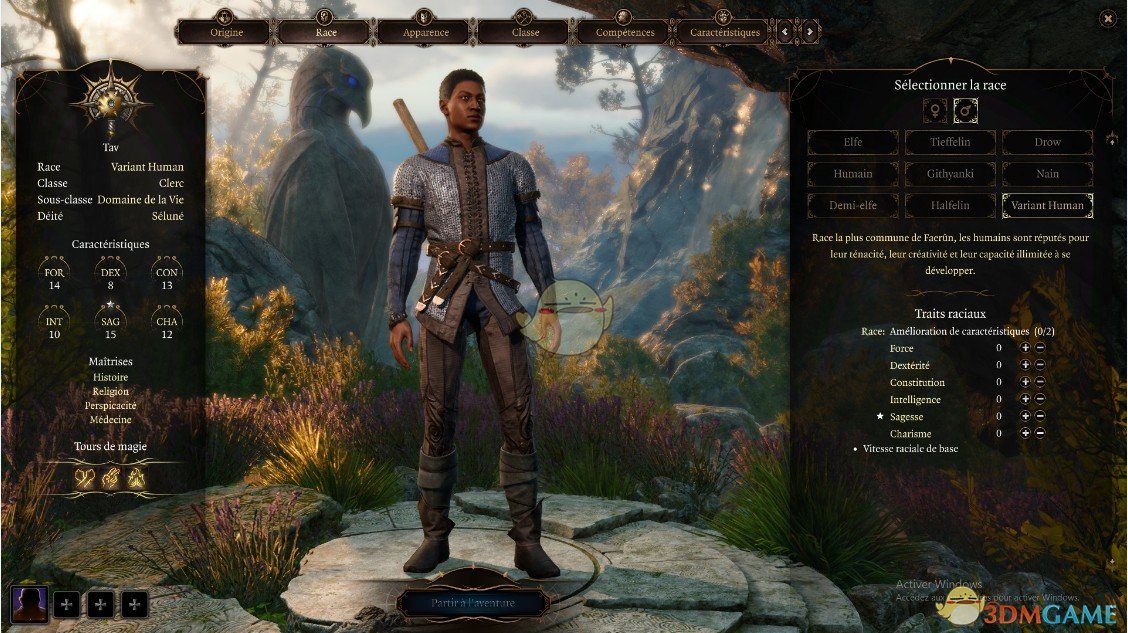
Task: Close the character creation screen
Action: [x=1107, y=18]
